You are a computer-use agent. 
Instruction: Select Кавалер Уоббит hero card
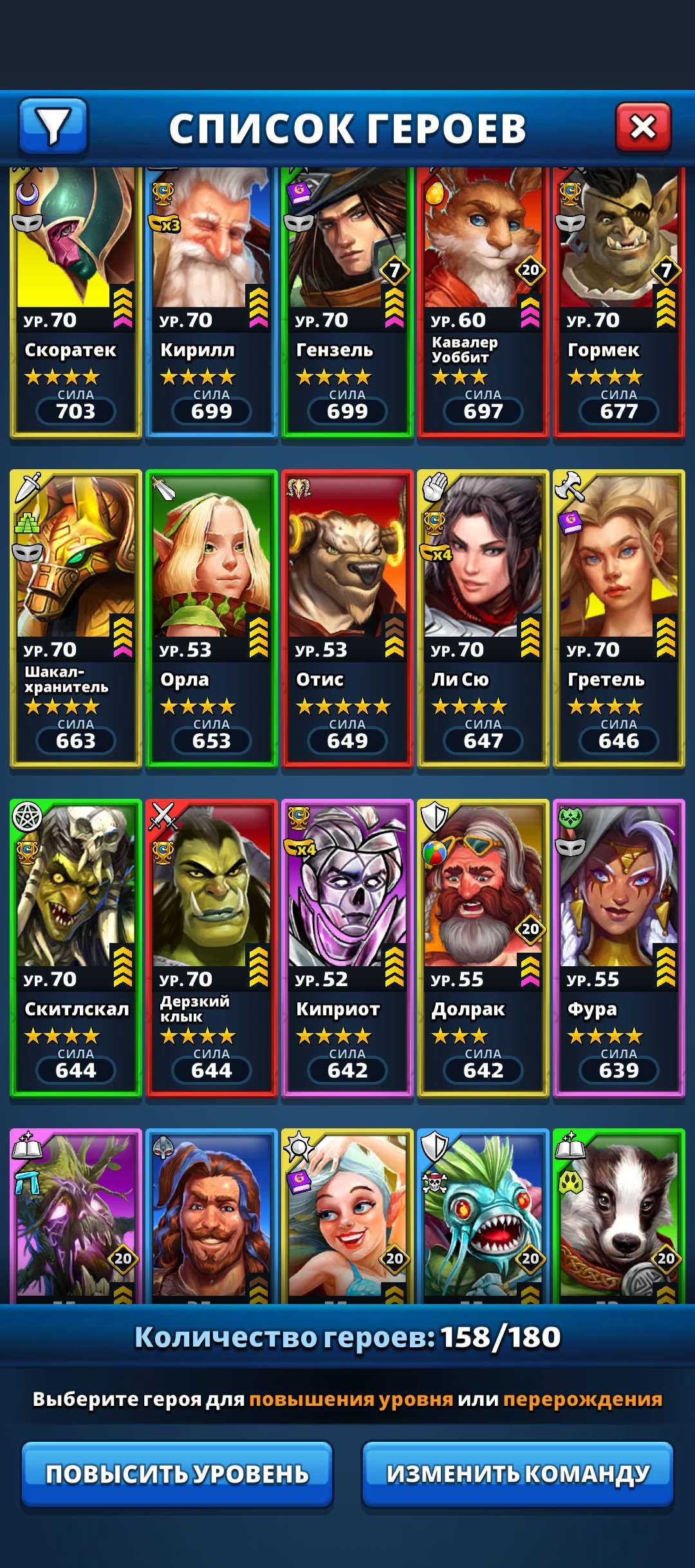tap(483, 303)
